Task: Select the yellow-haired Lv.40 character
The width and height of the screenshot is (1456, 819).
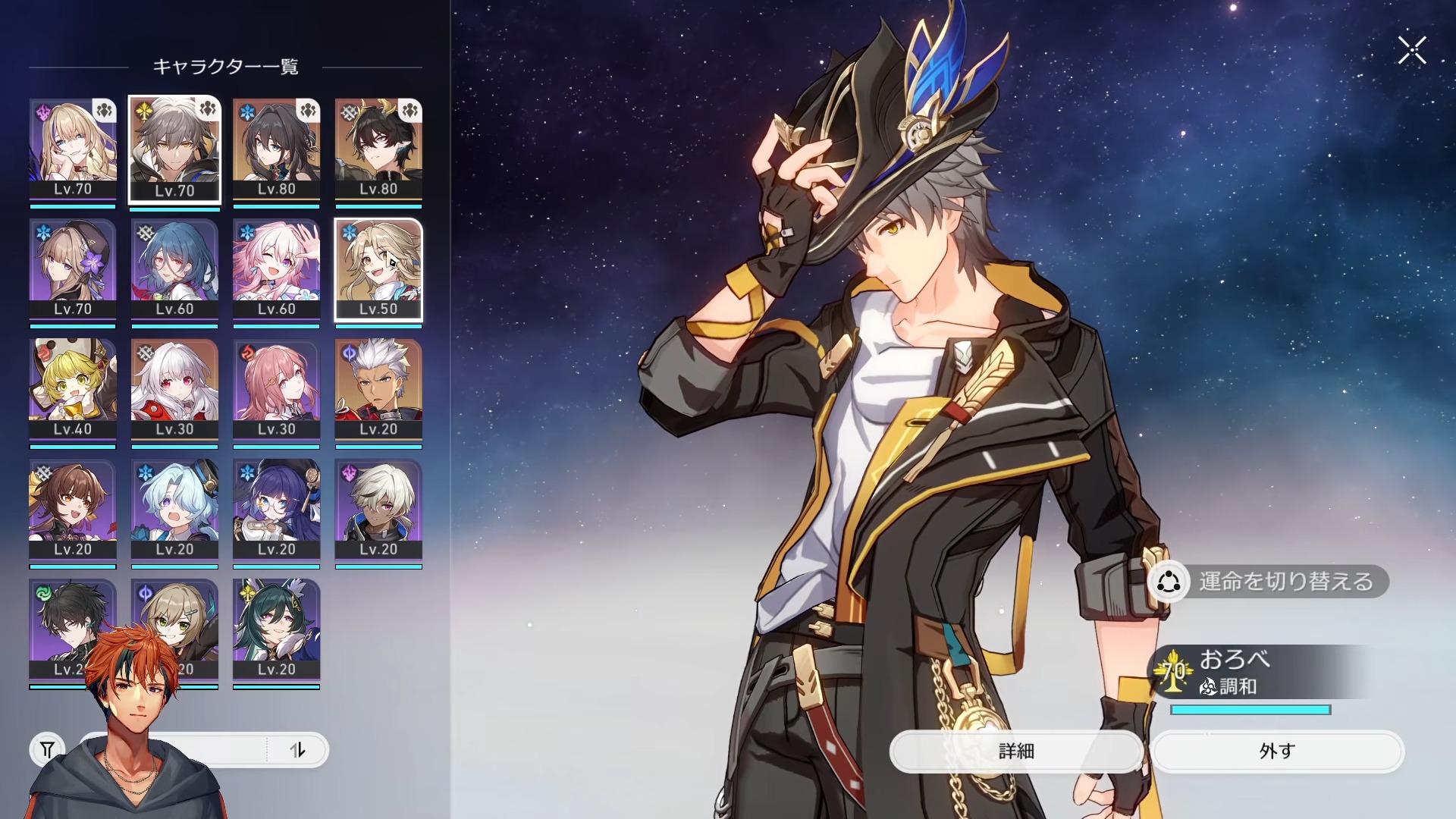Action: click(73, 389)
